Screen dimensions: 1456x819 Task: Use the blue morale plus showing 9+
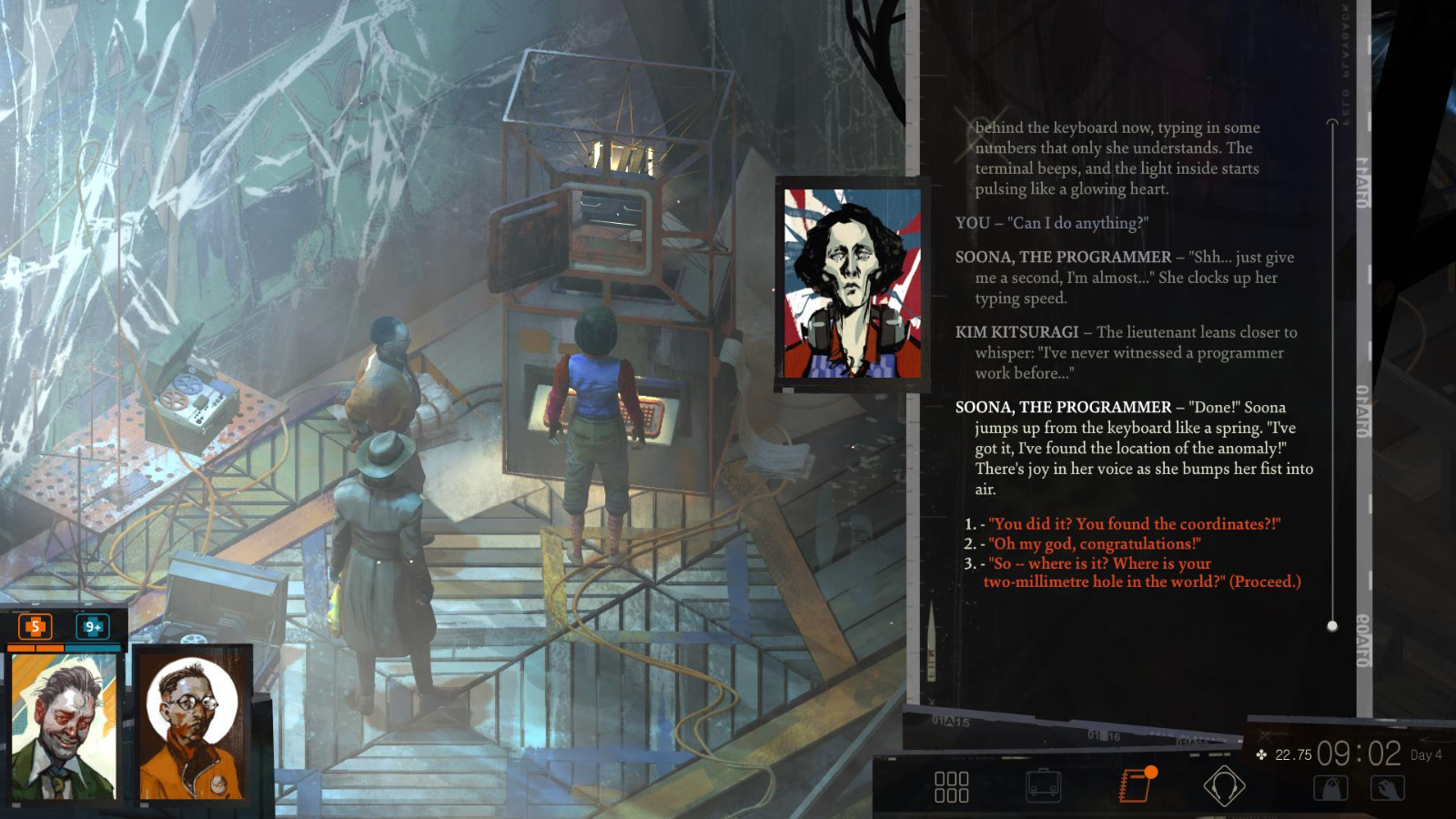click(x=91, y=626)
